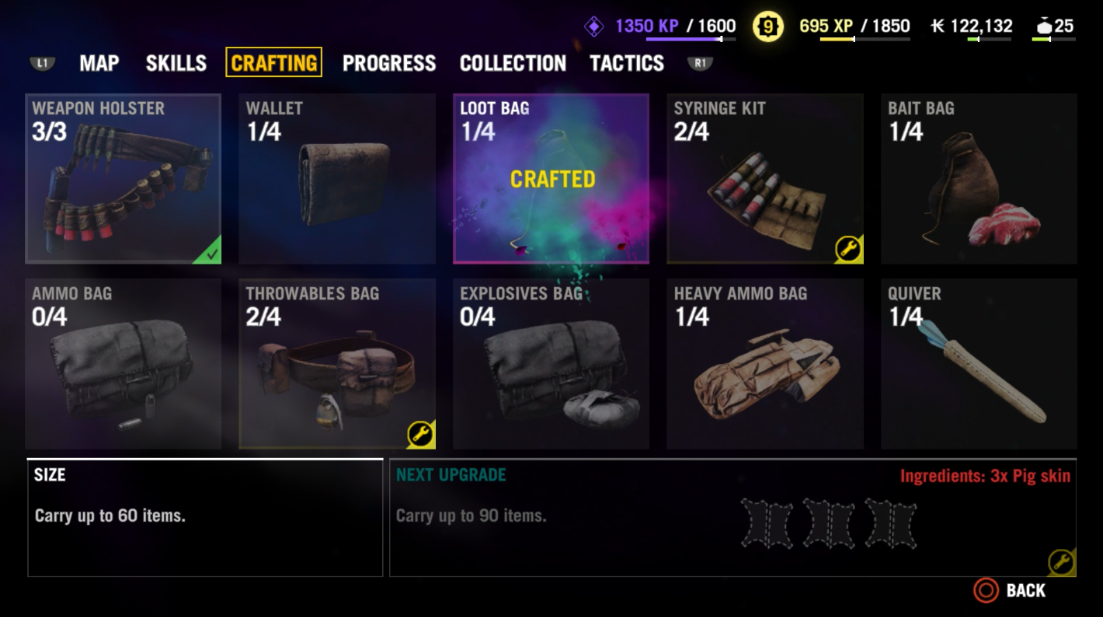This screenshot has width=1103, height=617.
Task: Open the Heavy Ammo Bag tile
Action: click(x=765, y=364)
